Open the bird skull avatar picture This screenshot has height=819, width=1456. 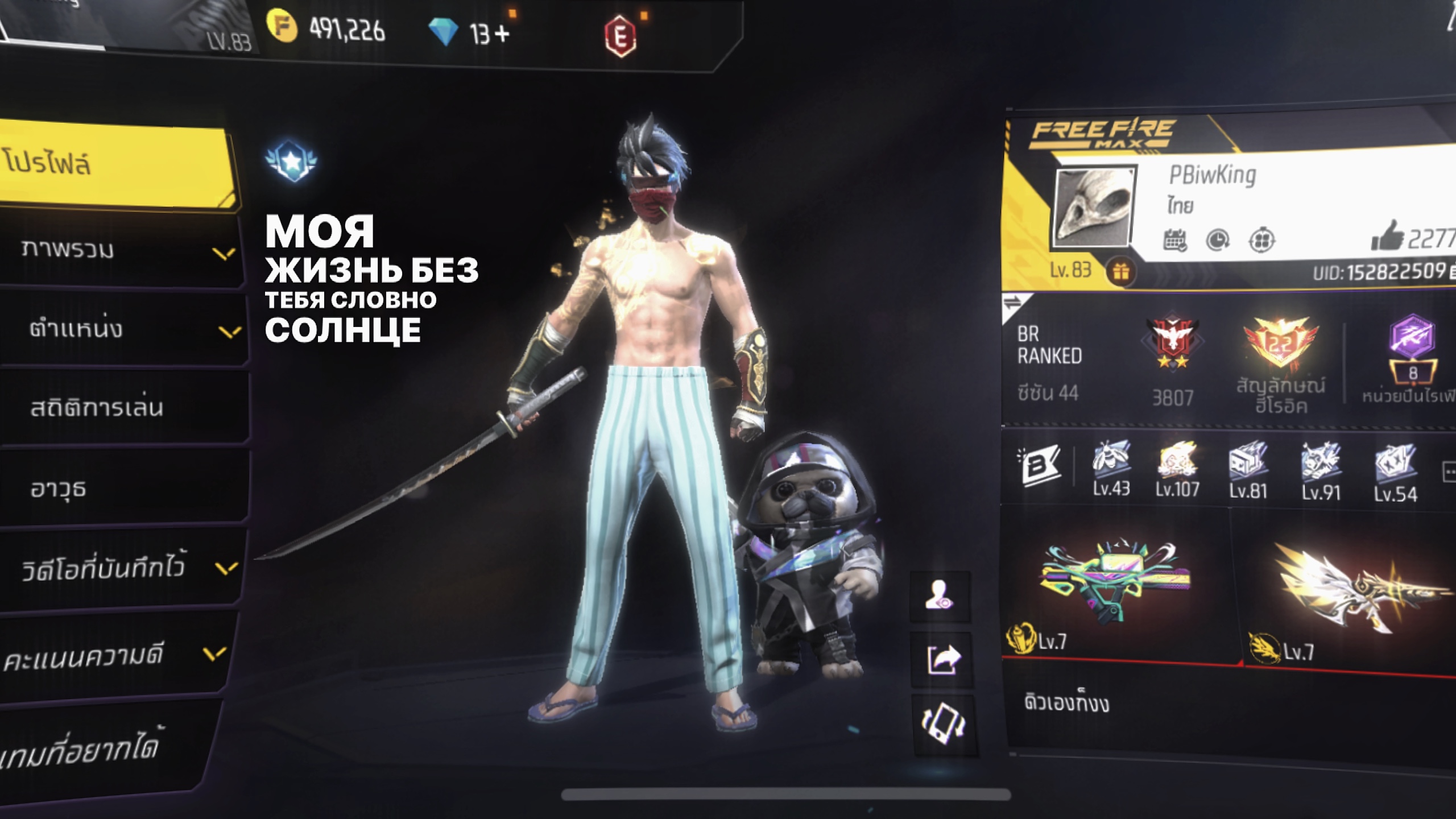[x=1093, y=208]
